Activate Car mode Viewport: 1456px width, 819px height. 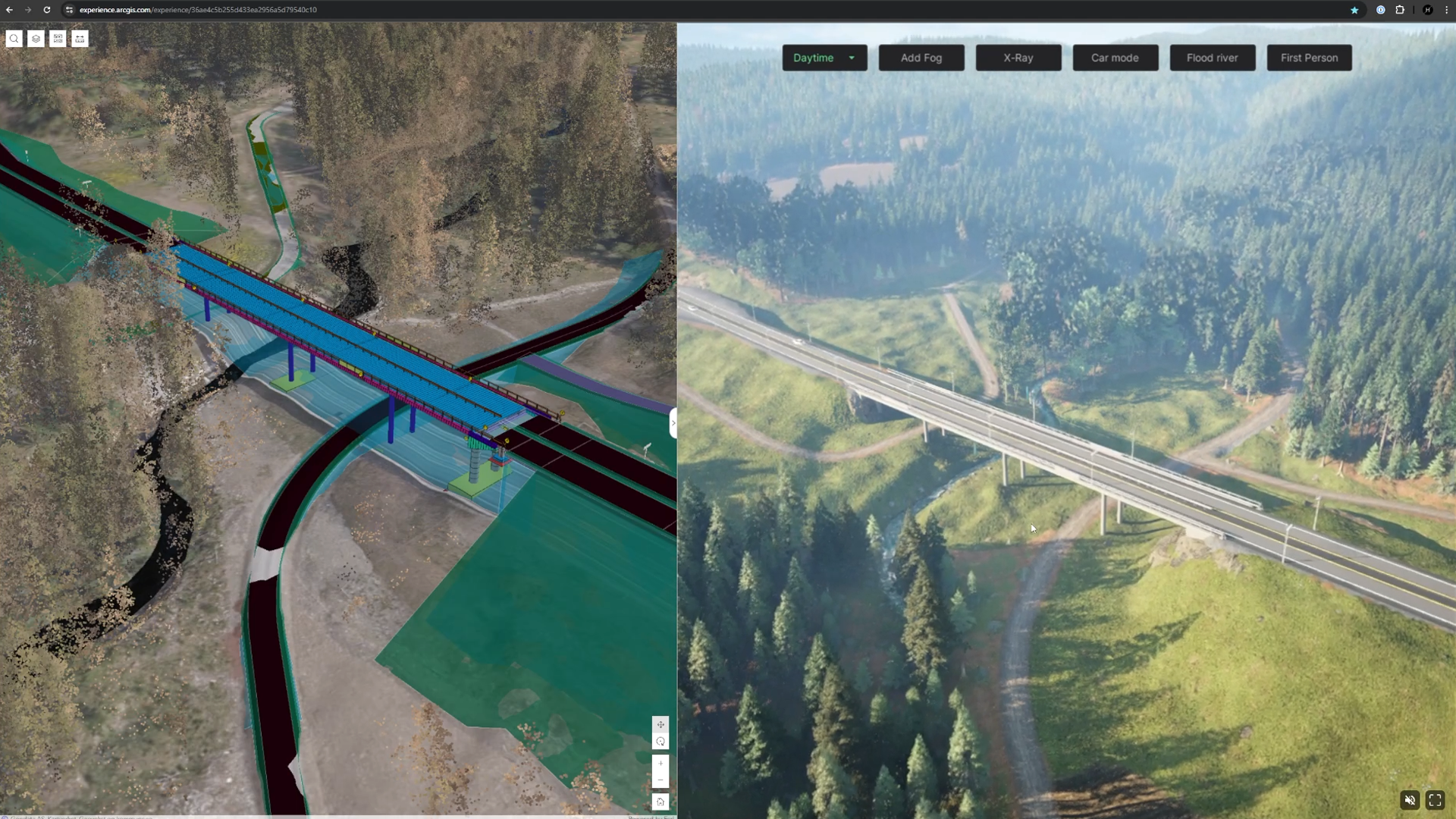click(x=1115, y=58)
